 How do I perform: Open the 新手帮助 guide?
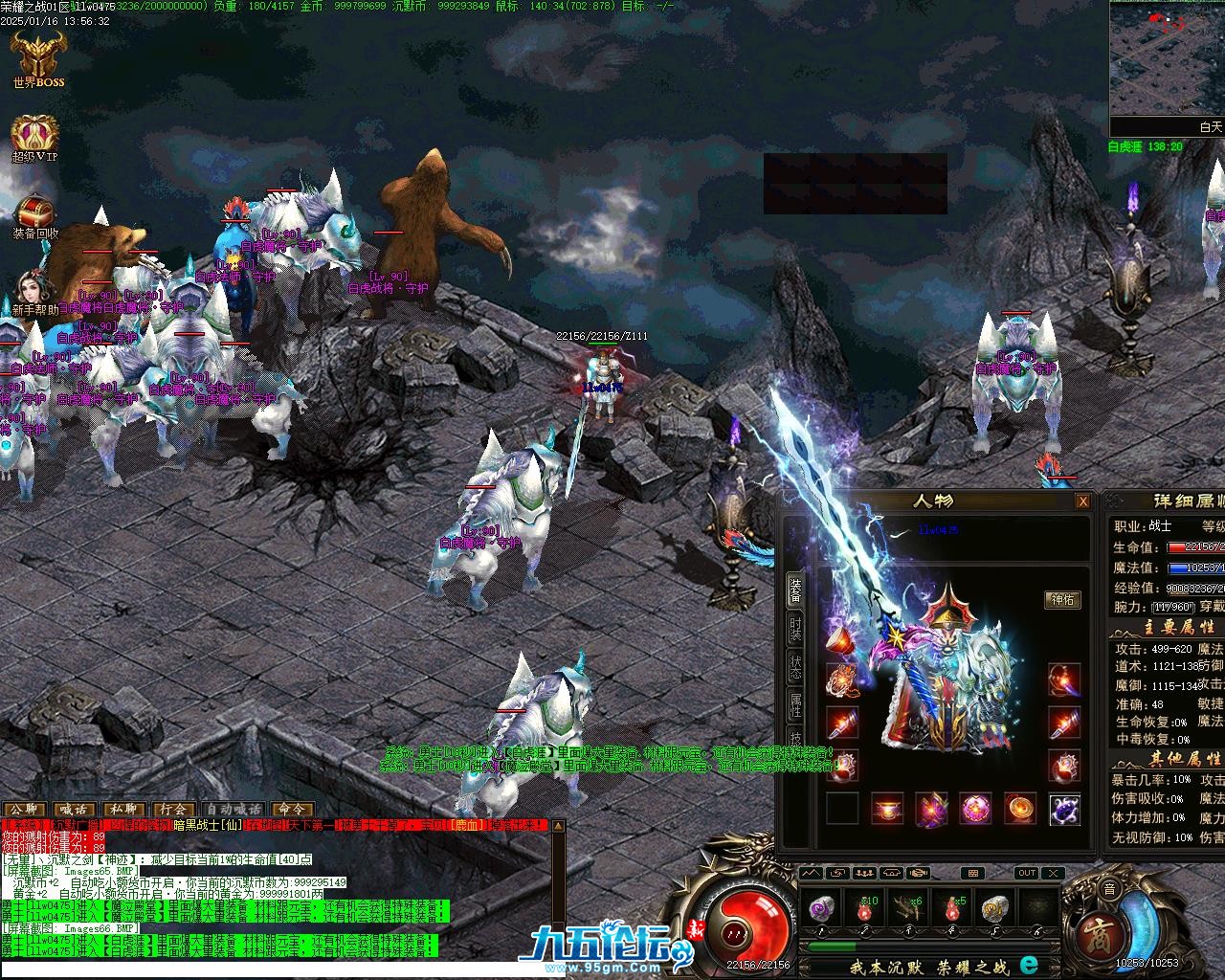click(x=35, y=292)
